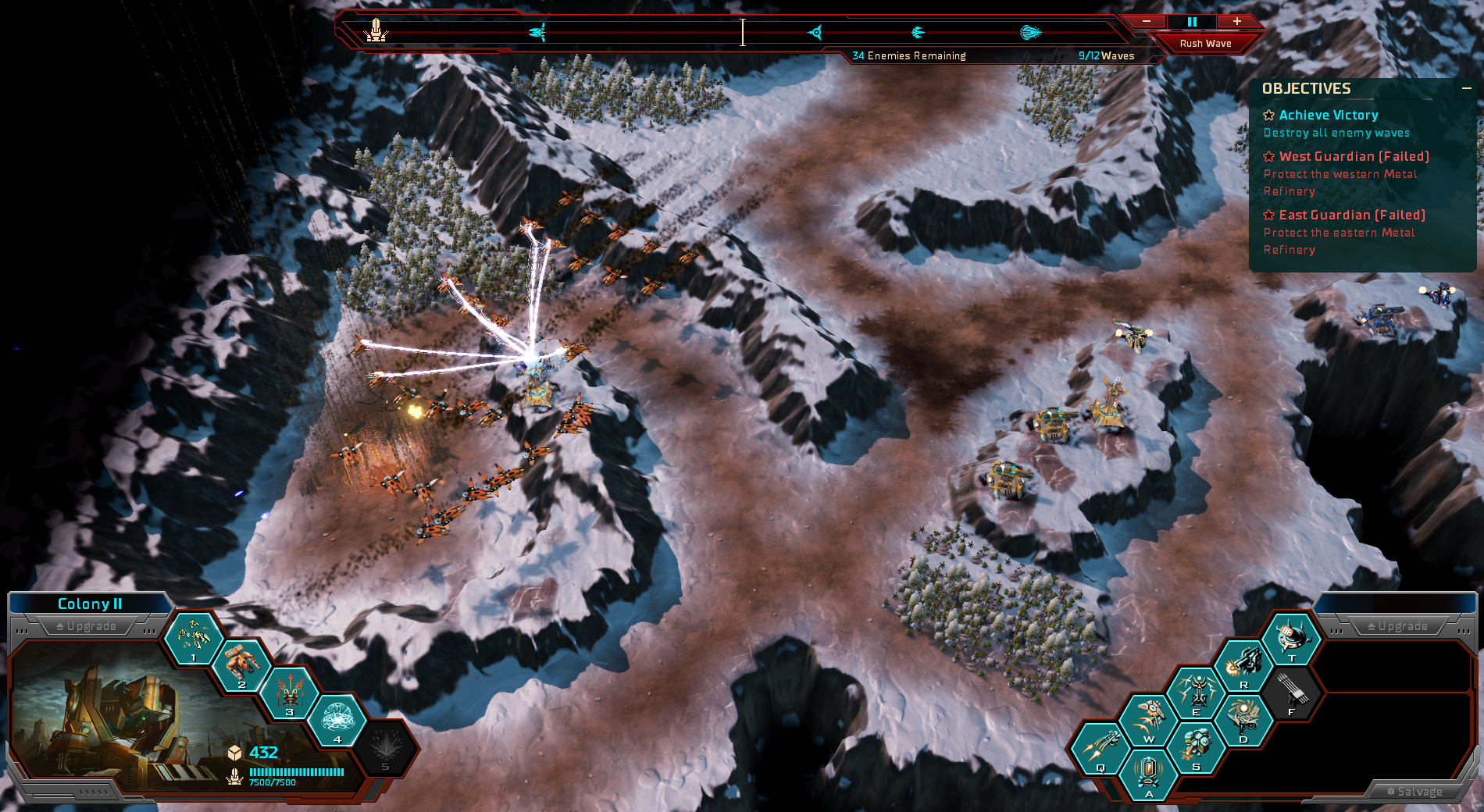Choose the sonic pulse tower (W)
Viewport: 1484px width, 812px height.
pyautogui.click(x=1148, y=718)
